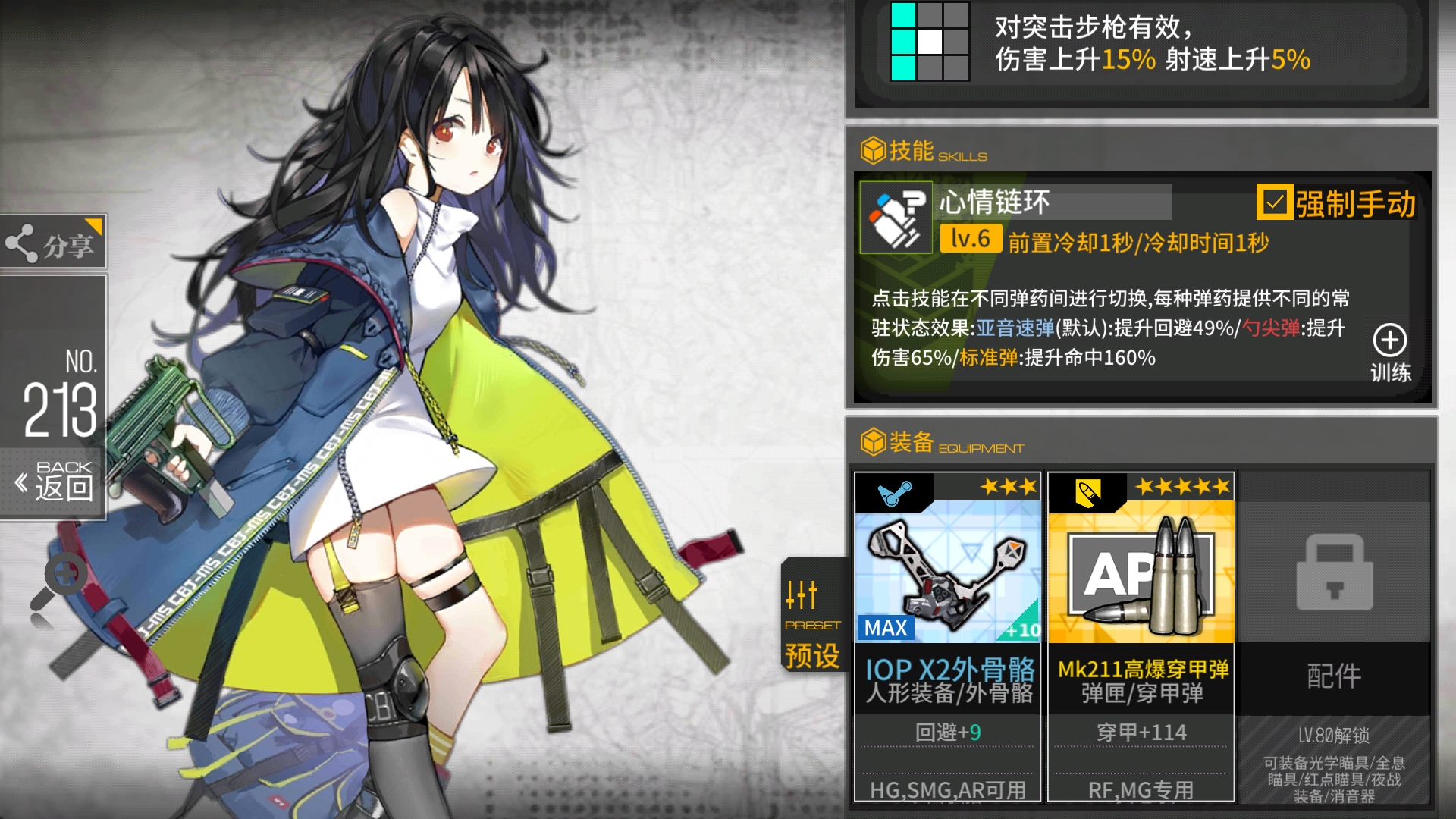The image size is (1456, 819).
Task: Open the MAX level indicator on IOP X2
Action: pos(885,627)
